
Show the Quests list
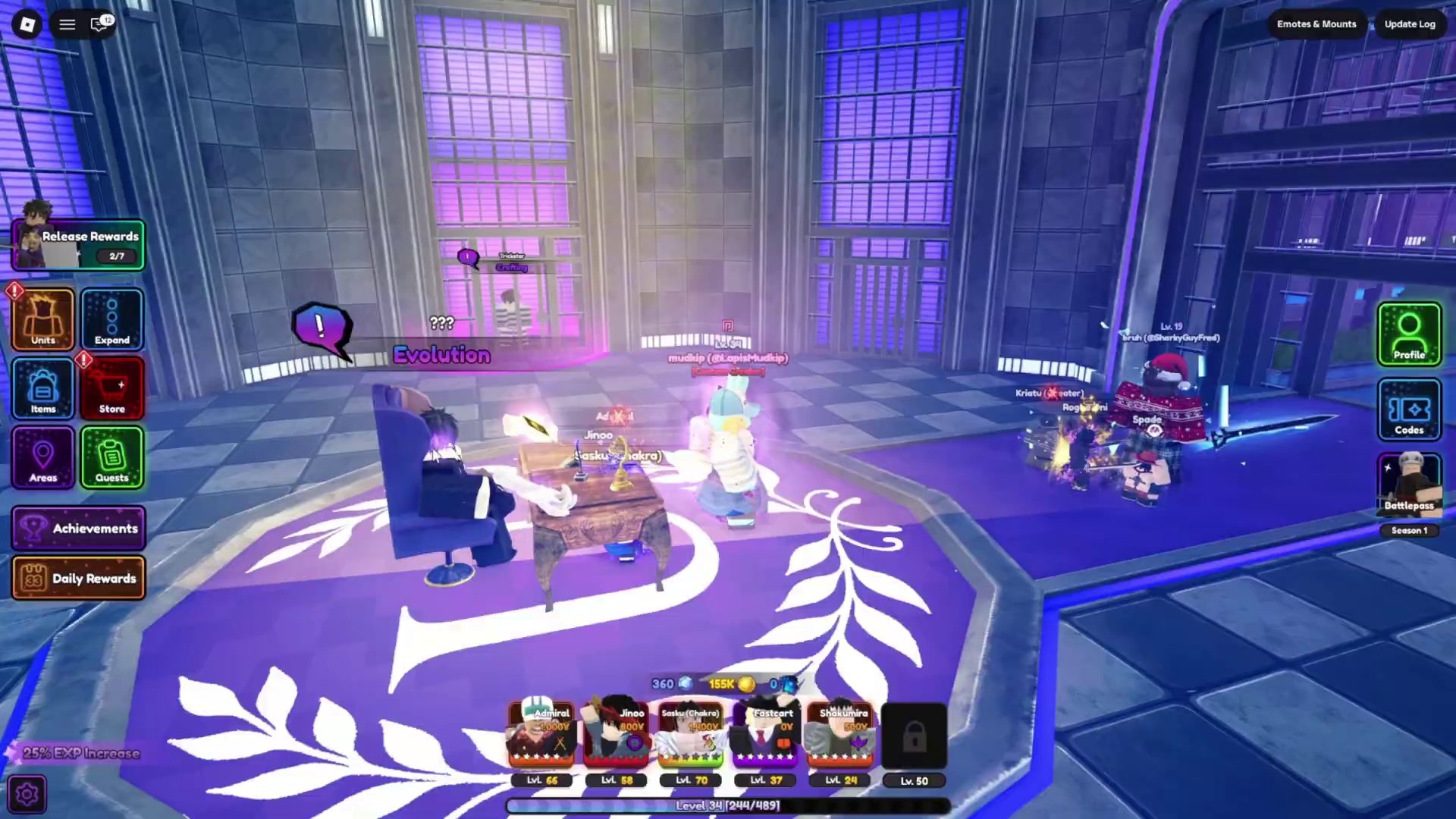pyautogui.click(x=112, y=457)
